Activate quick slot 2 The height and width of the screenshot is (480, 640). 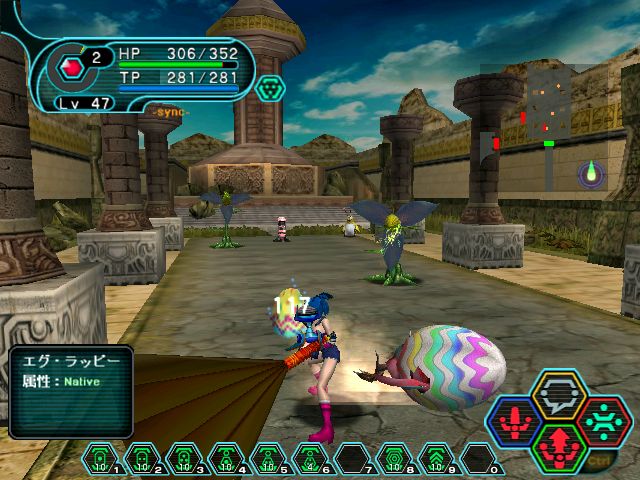pyautogui.click(x=141, y=458)
